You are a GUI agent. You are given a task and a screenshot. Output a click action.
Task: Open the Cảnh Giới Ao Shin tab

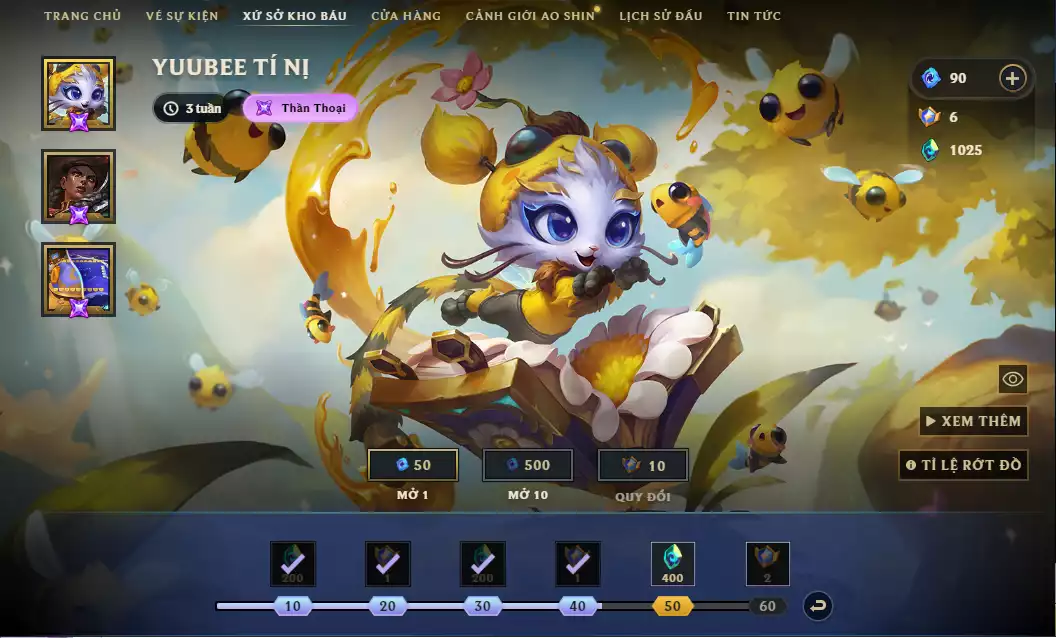click(x=530, y=16)
